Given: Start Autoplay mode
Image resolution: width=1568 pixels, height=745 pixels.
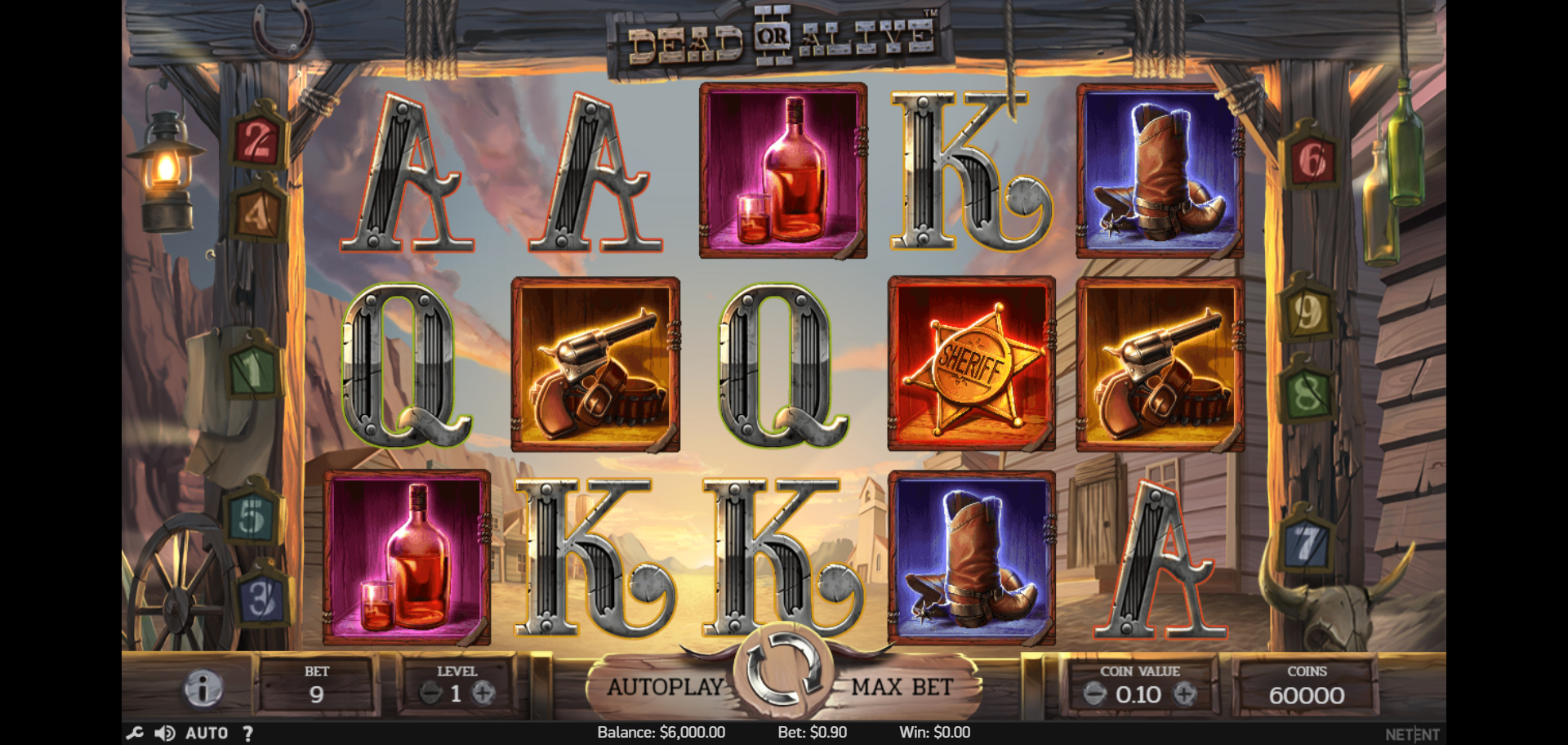Looking at the screenshot, I should click(x=665, y=687).
